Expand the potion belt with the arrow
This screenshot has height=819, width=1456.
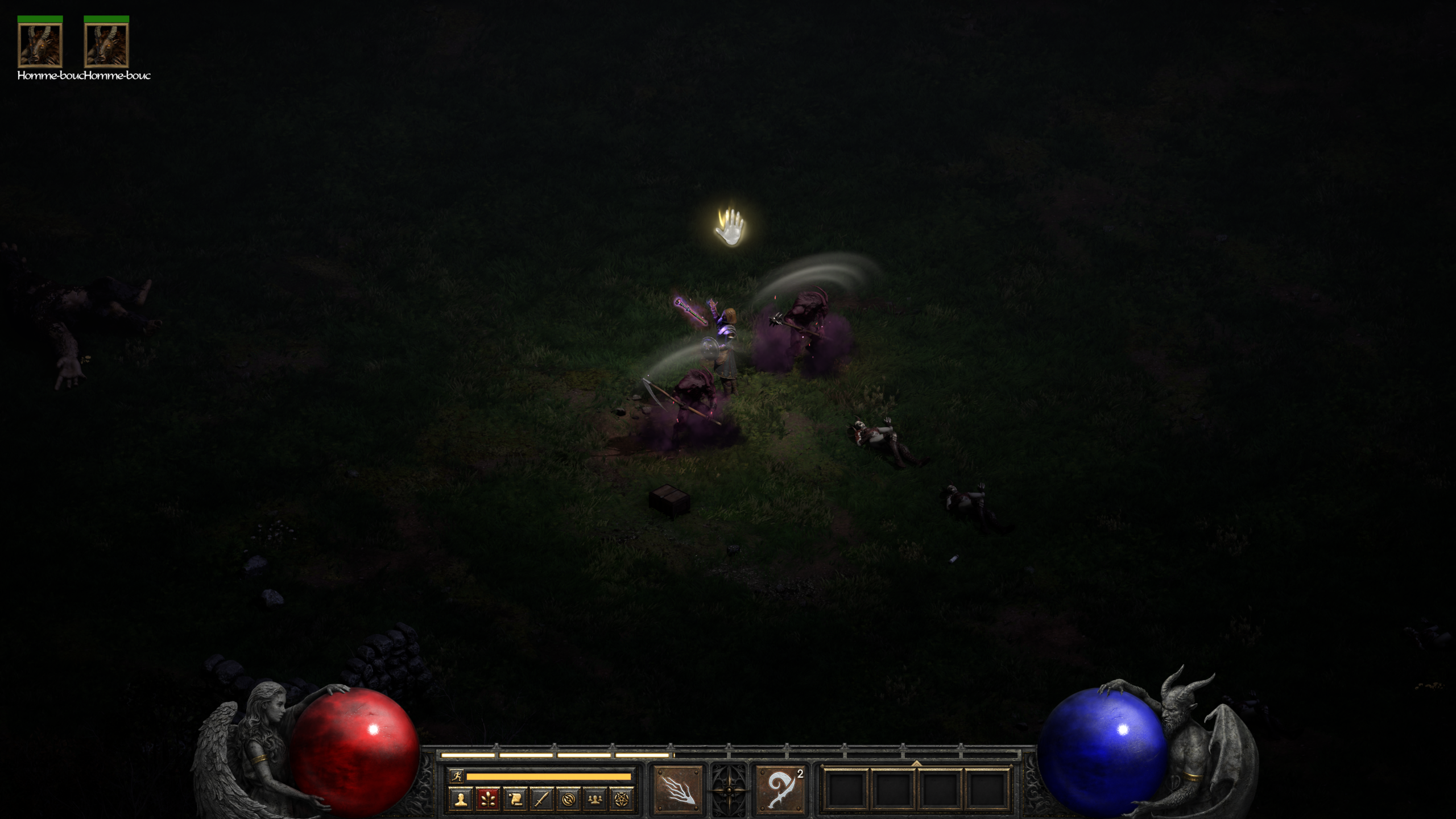pos(916,763)
